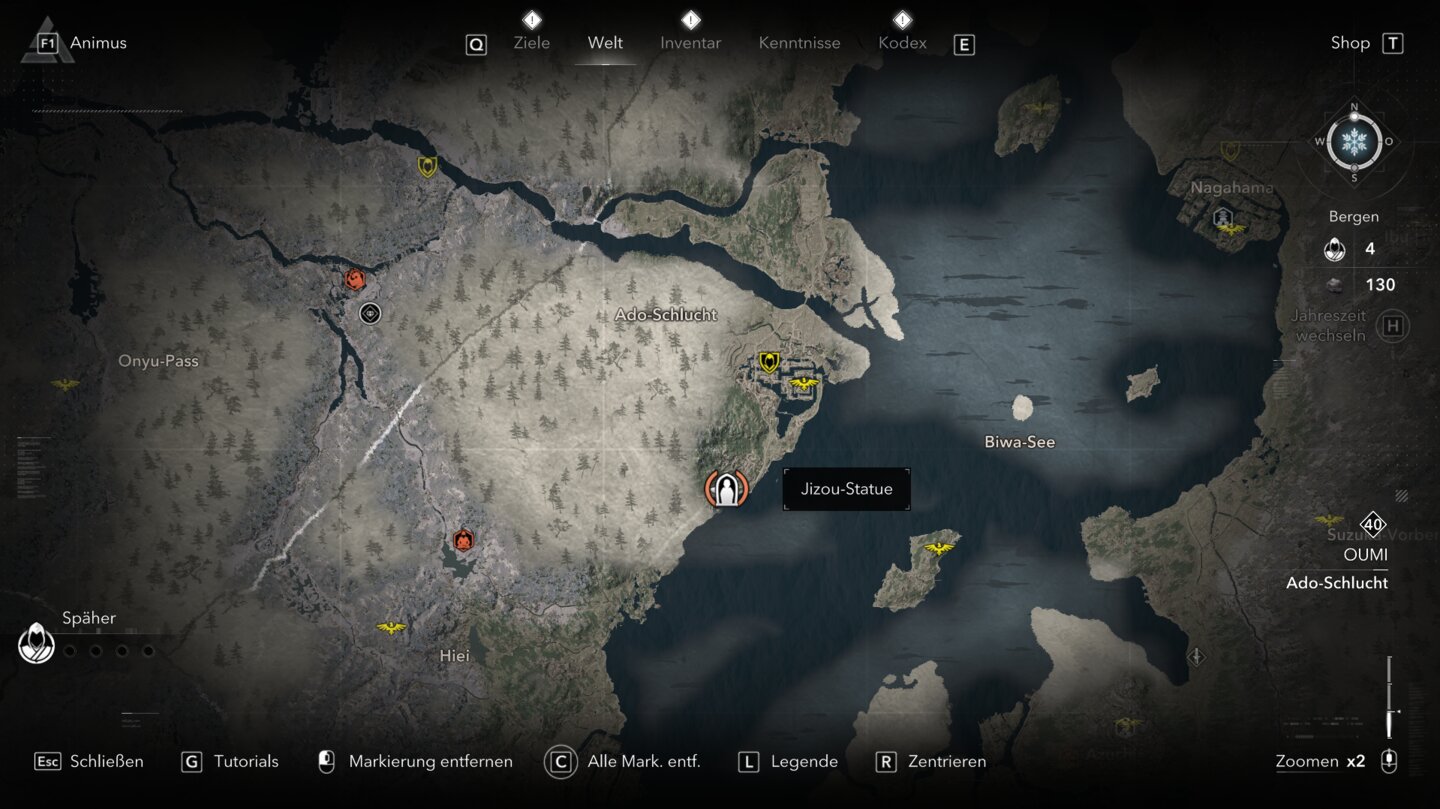Adjust the Zoomen map zoom slider
The height and width of the screenshot is (809, 1440).
click(x=1389, y=698)
